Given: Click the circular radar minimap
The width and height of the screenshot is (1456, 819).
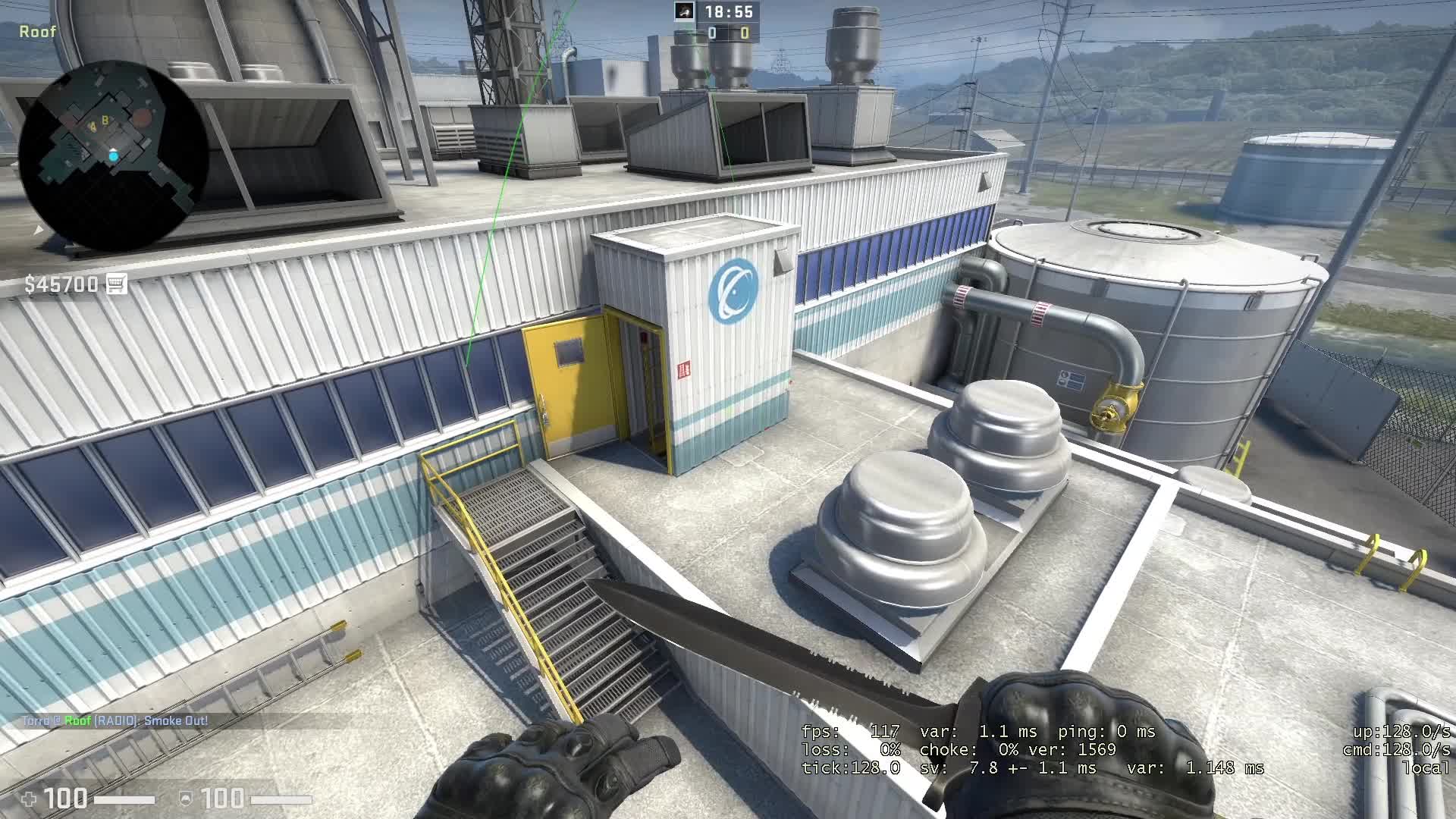Looking at the screenshot, I should (113, 155).
